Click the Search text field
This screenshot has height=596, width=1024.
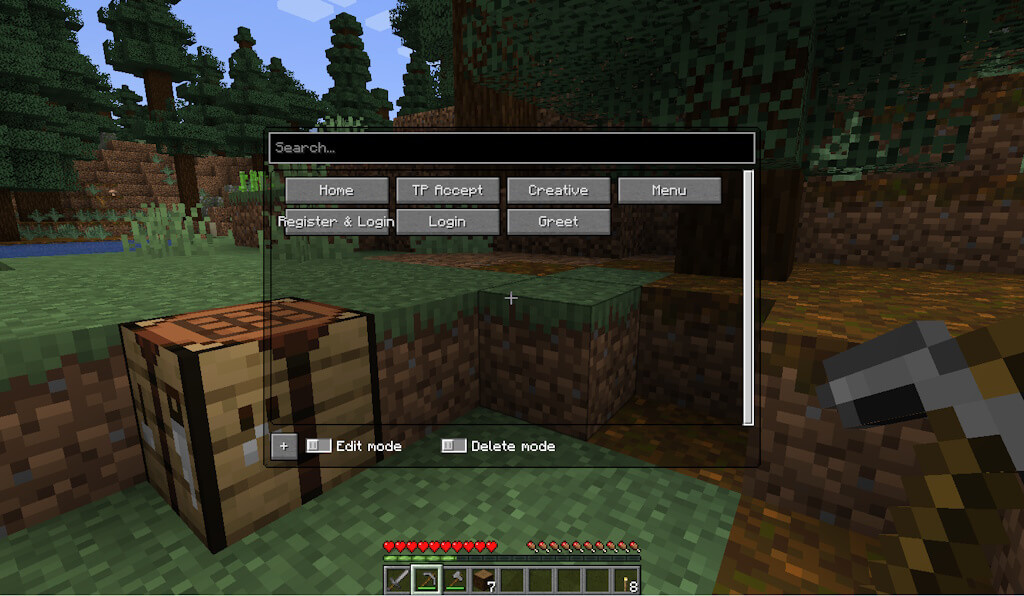510,148
